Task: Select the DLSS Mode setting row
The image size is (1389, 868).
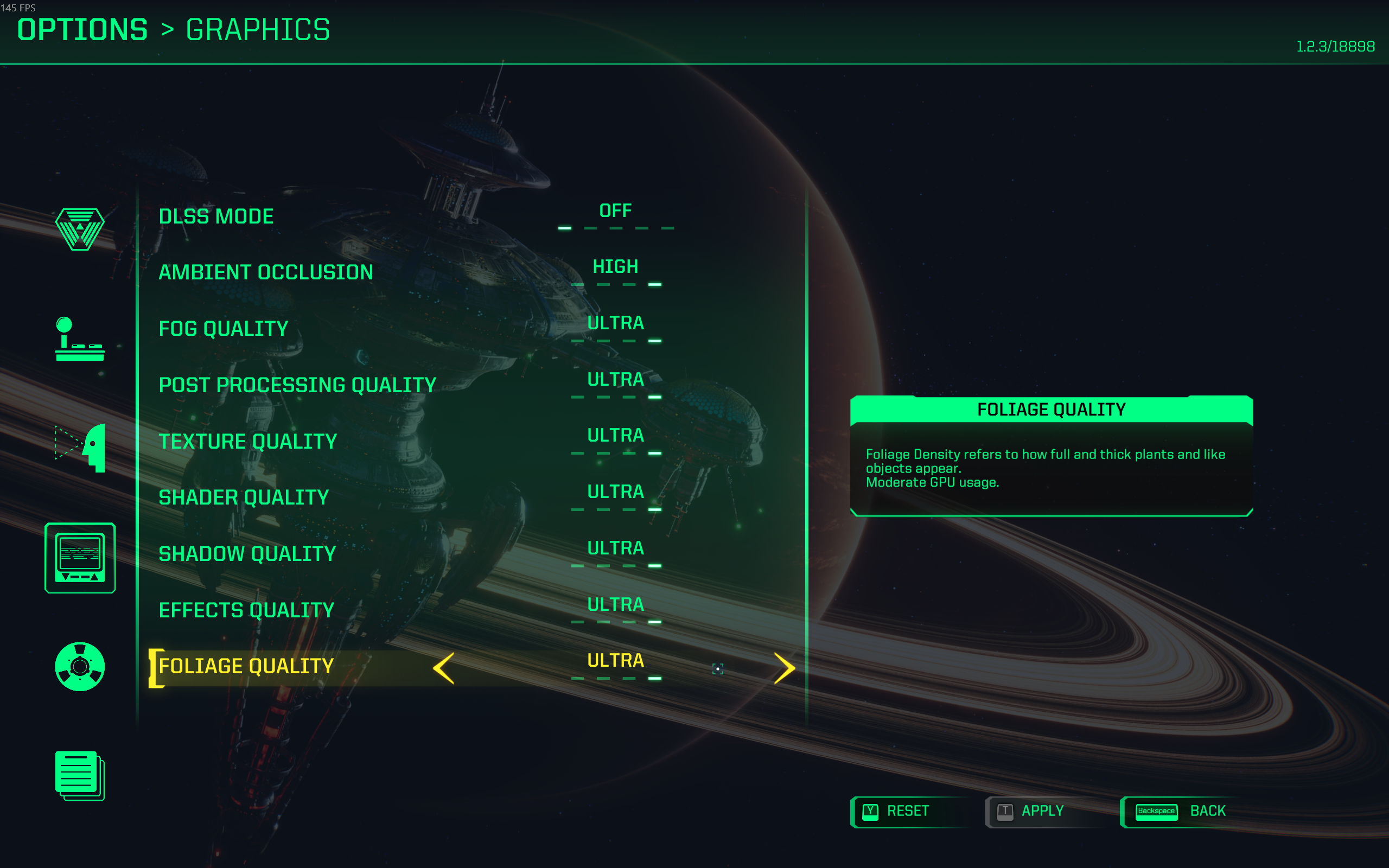Action: point(216,217)
